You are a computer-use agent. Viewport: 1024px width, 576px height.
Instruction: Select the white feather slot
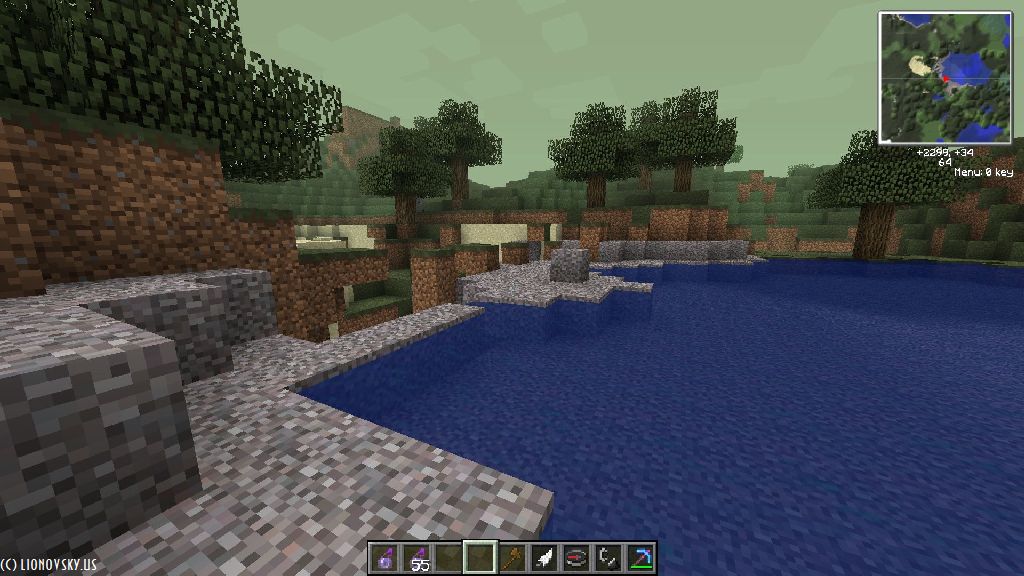tap(544, 558)
